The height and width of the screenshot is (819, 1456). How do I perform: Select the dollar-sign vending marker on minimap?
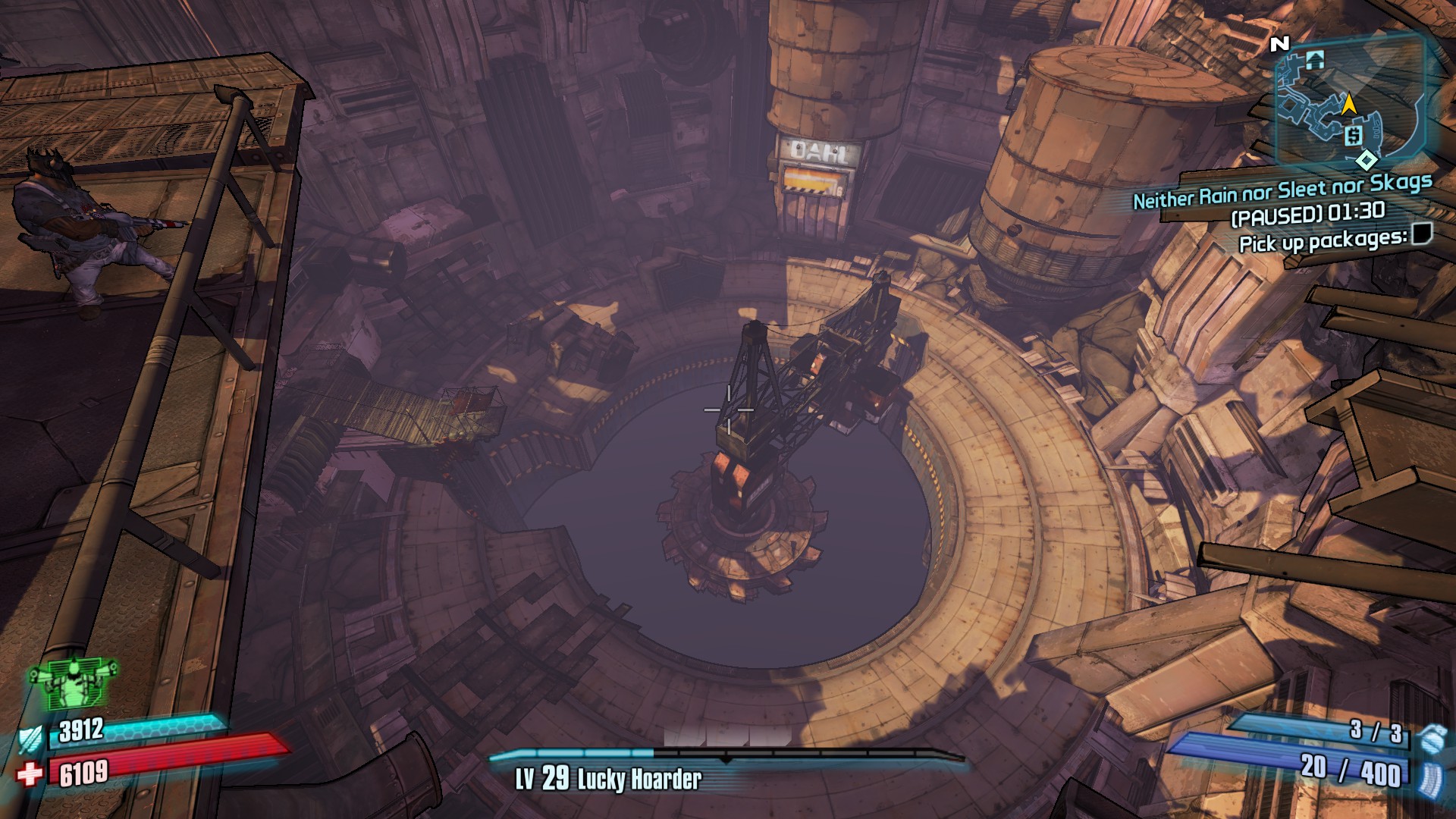[1353, 136]
